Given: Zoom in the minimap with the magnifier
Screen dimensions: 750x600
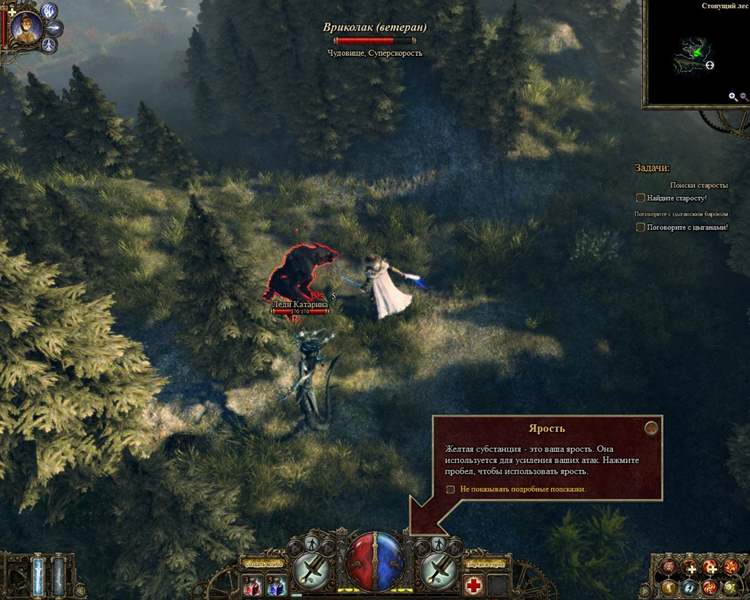Looking at the screenshot, I should click(733, 97).
